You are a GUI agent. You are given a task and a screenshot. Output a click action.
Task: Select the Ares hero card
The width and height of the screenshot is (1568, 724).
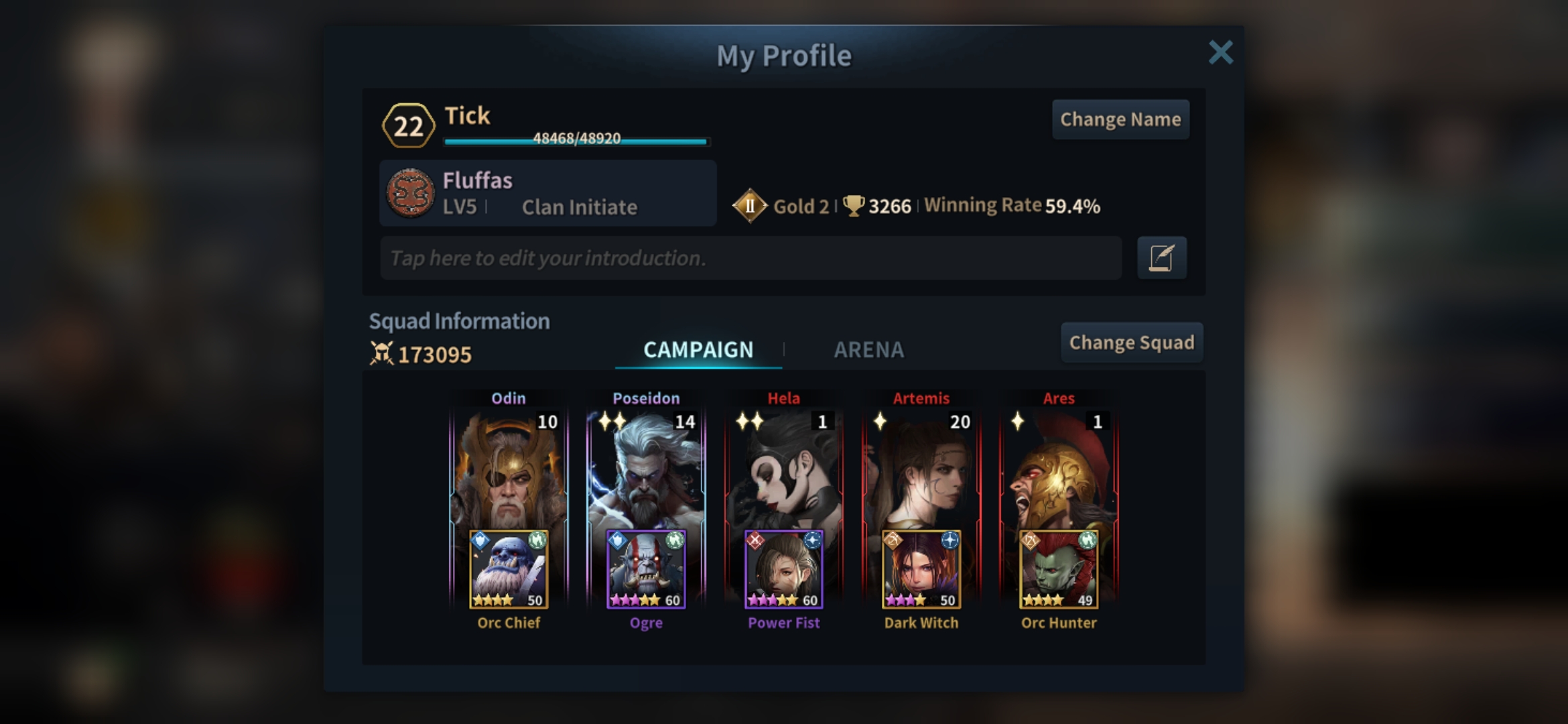tap(1059, 469)
